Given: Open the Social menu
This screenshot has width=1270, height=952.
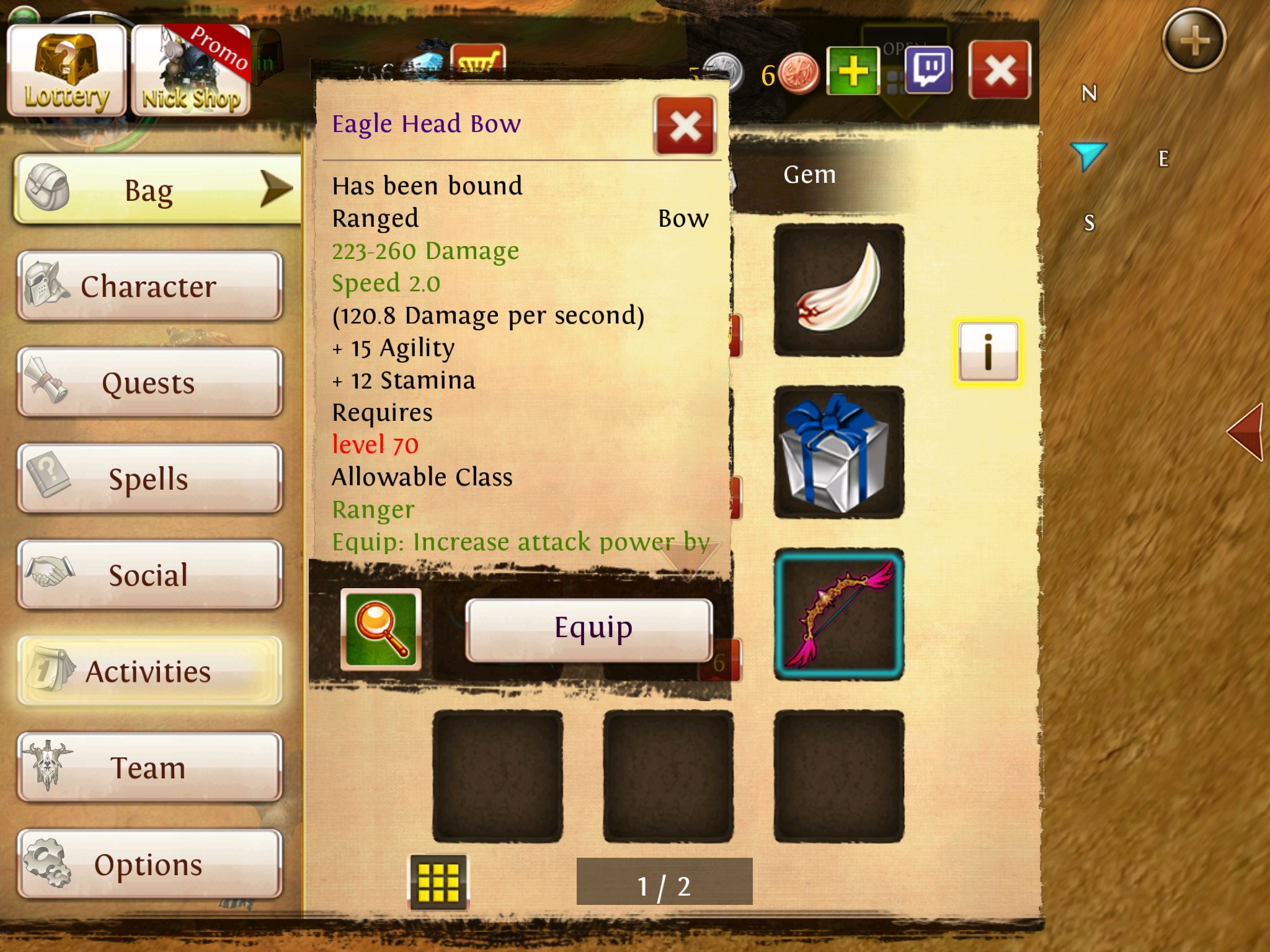Looking at the screenshot, I should pyautogui.click(x=149, y=575).
